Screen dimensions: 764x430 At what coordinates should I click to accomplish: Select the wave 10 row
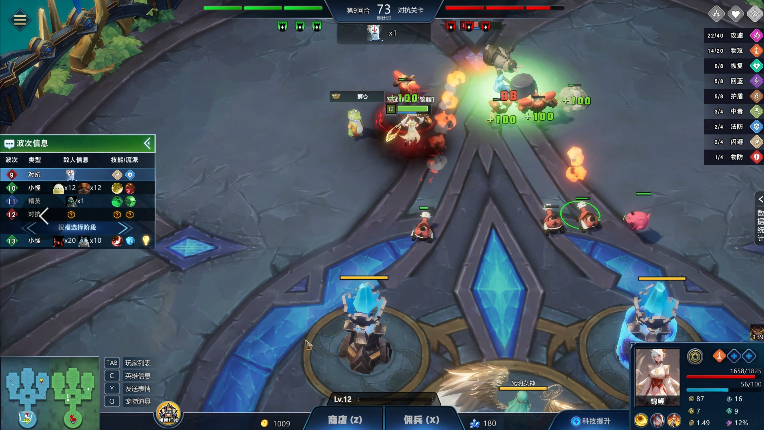pos(77,187)
